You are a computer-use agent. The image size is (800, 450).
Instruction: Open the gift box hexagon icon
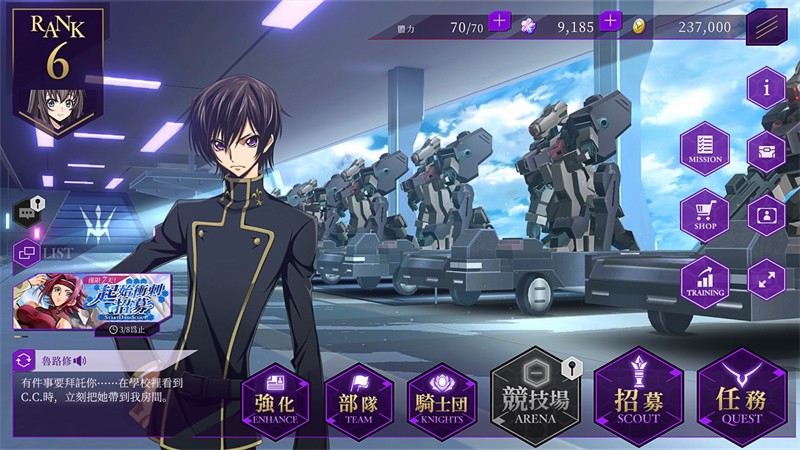pos(766,152)
